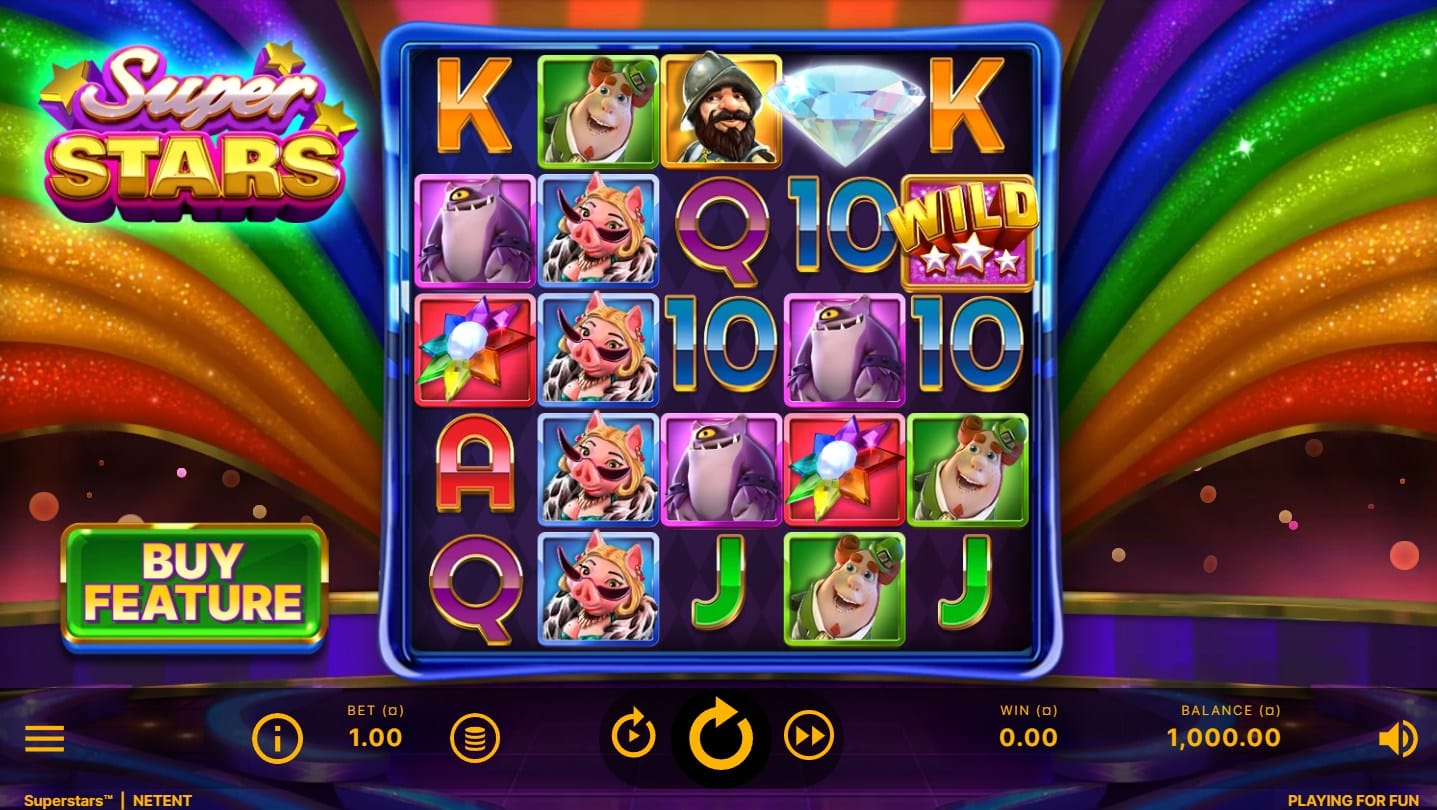Image resolution: width=1437 pixels, height=810 pixels.
Task: Show the game info paytable
Action: 277,739
